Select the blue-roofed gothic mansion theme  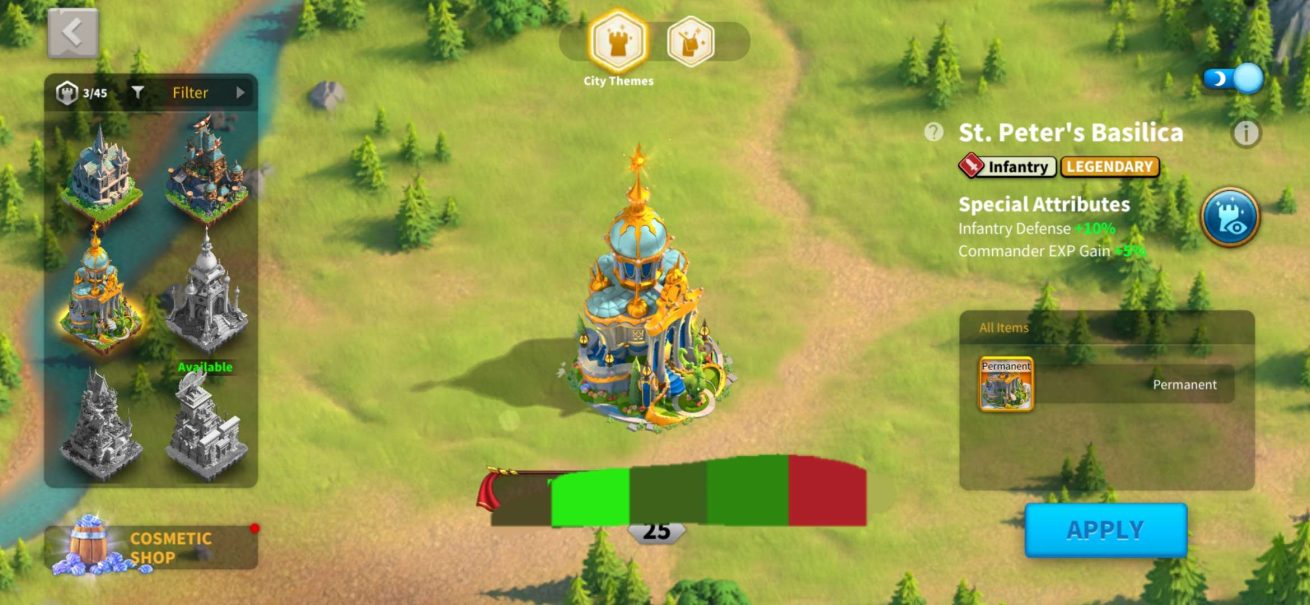coord(100,173)
